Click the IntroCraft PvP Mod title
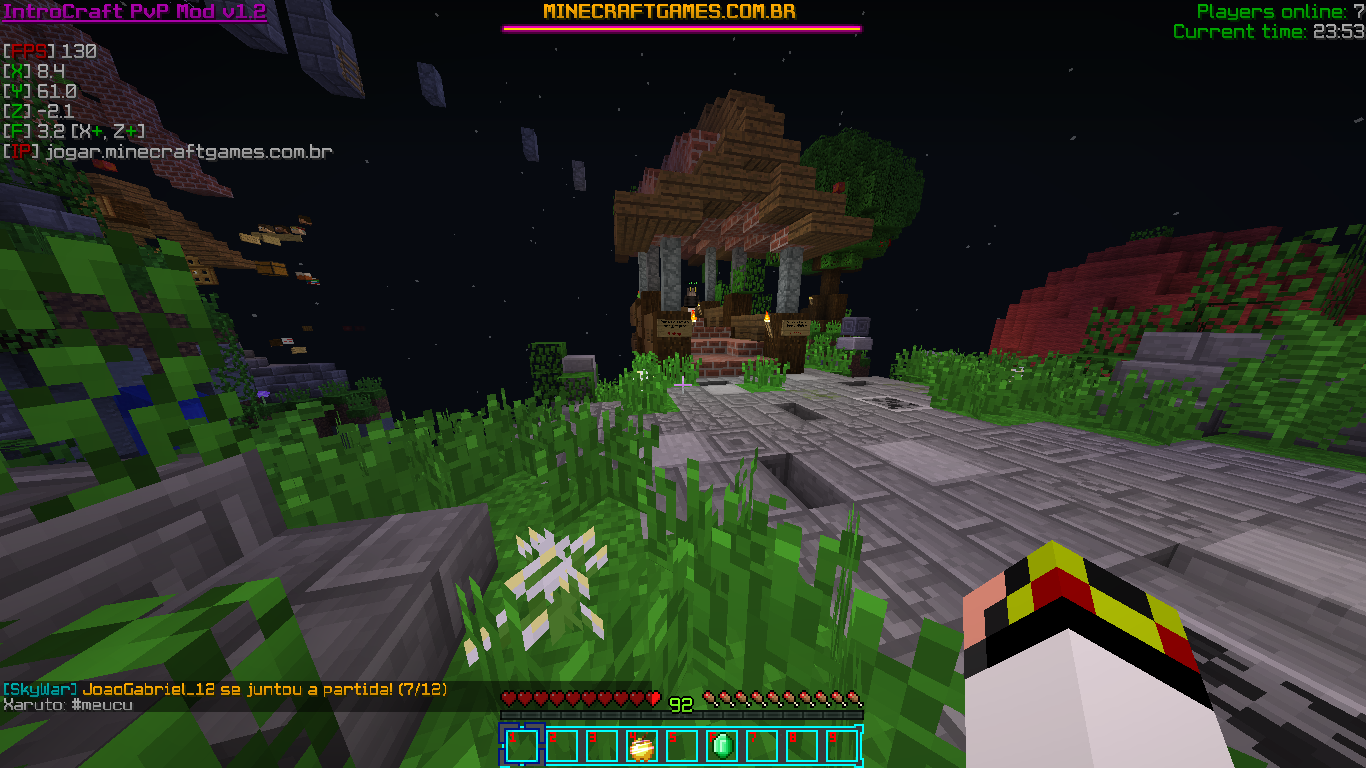This screenshot has height=768, width=1366. click(x=135, y=12)
